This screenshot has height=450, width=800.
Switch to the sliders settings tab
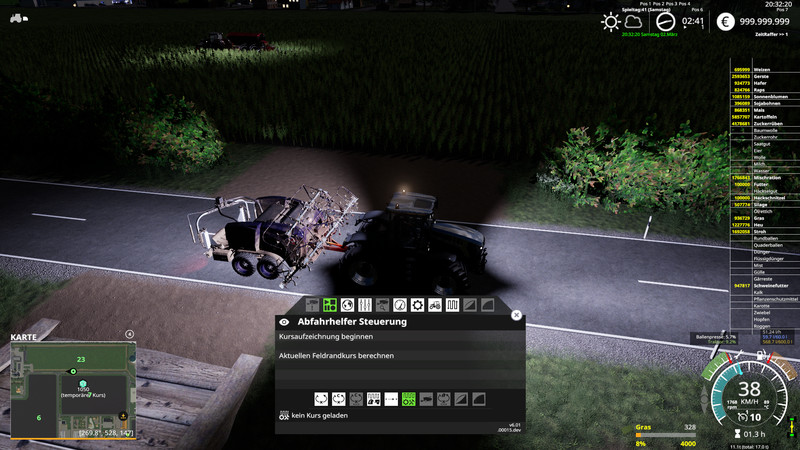[364, 304]
